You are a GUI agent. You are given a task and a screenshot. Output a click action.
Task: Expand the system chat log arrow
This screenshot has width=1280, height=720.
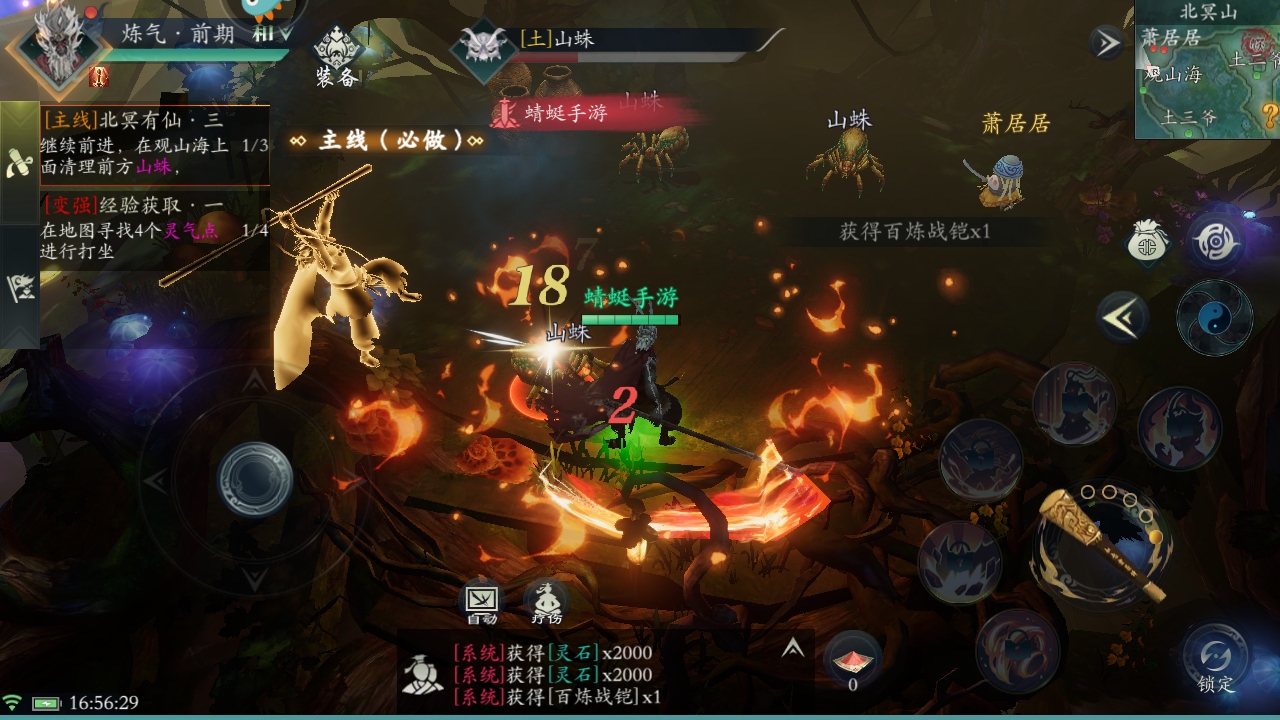(793, 648)
